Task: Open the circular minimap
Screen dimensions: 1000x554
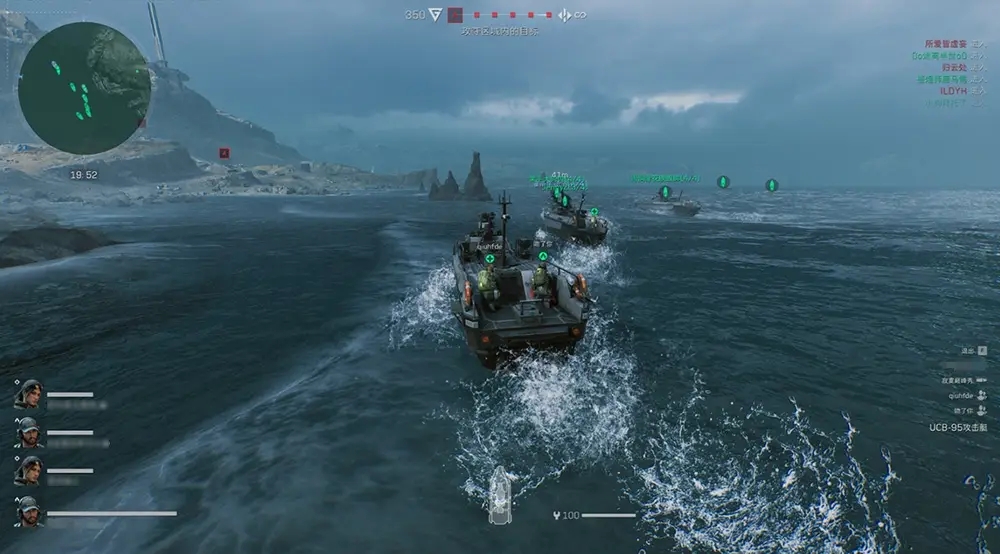Action: point(84,88)
